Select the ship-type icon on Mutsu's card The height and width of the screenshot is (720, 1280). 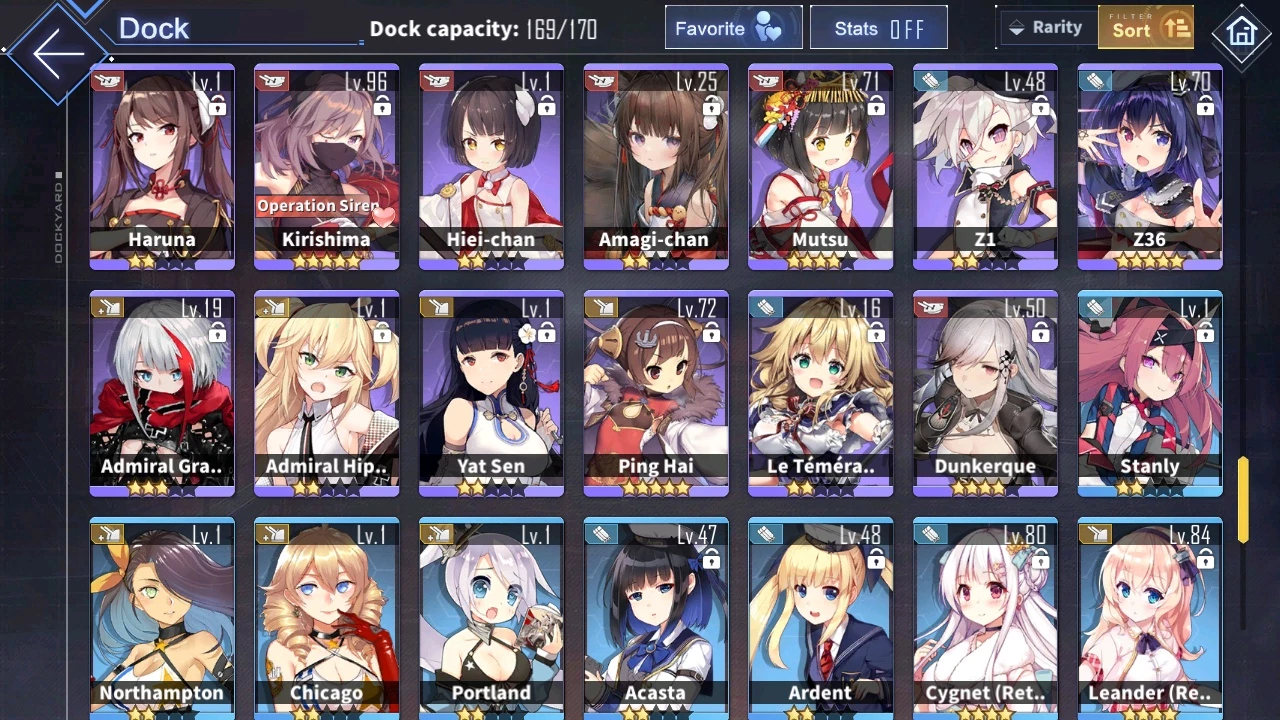(x=767, y=80)
